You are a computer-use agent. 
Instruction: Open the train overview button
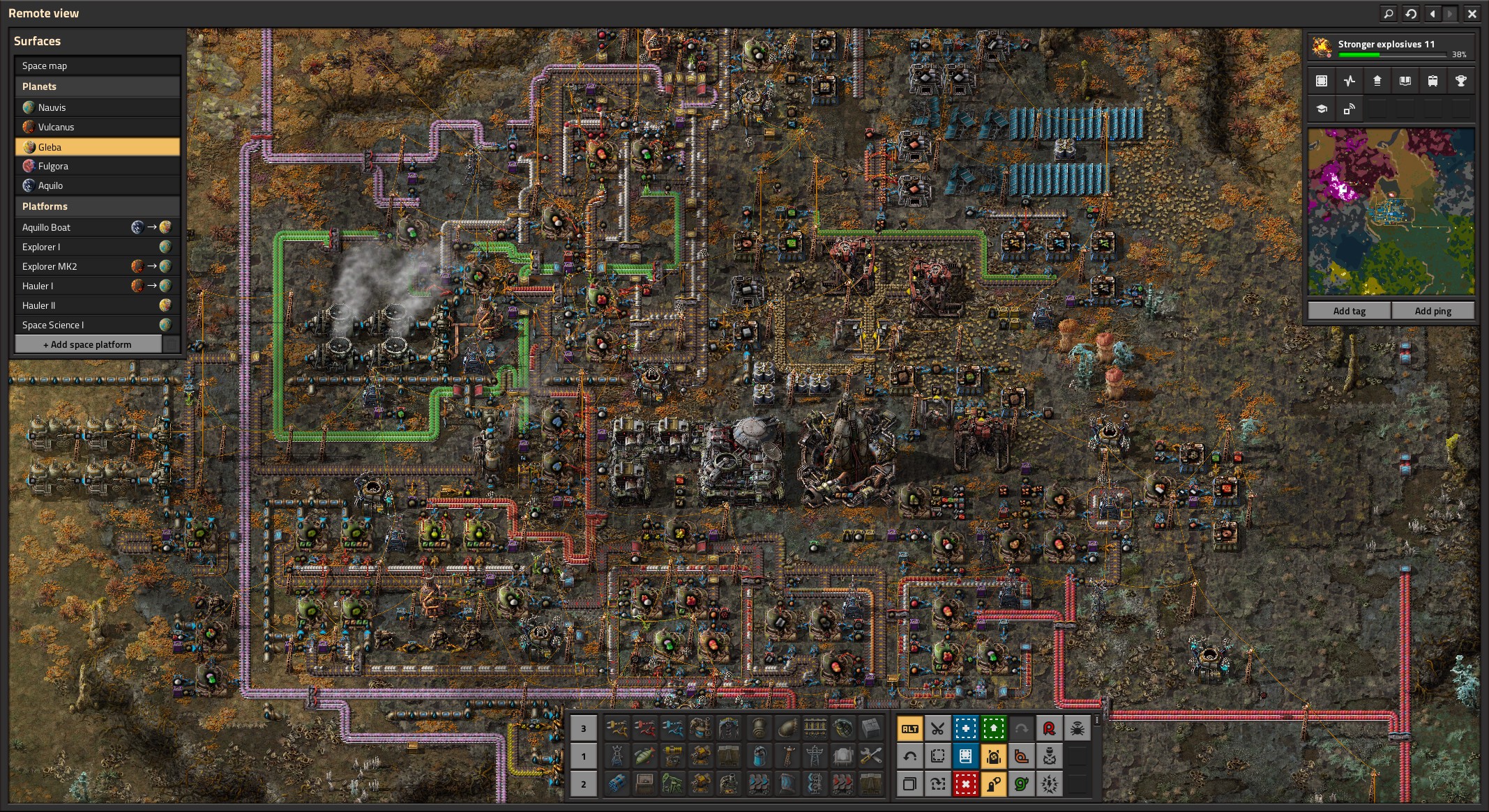[1433, 81]
